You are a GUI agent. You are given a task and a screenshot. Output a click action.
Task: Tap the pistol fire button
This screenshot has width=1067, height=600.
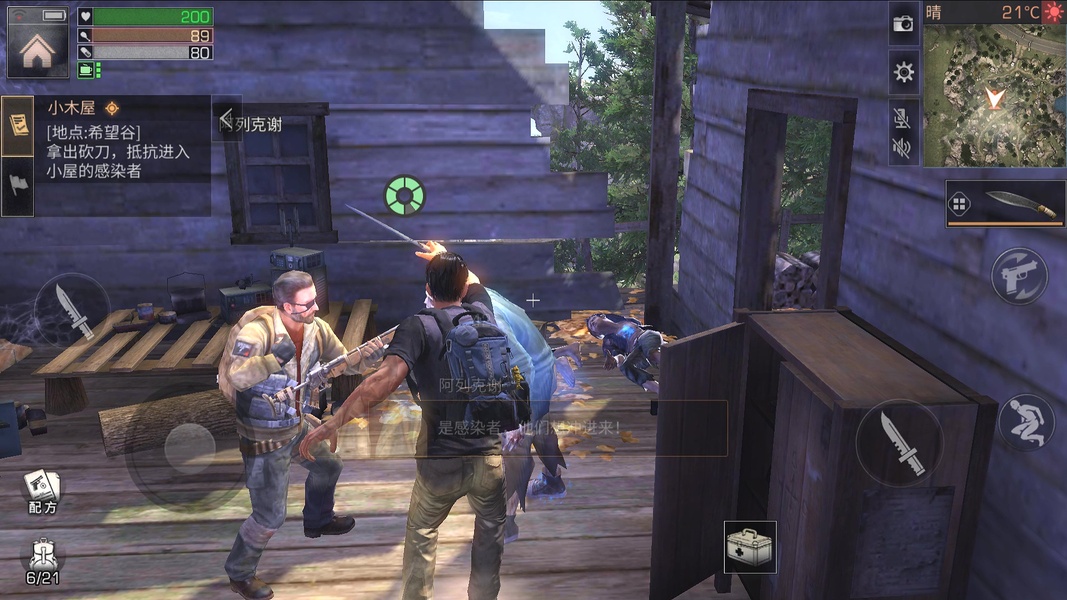(x=1019, y=276)
